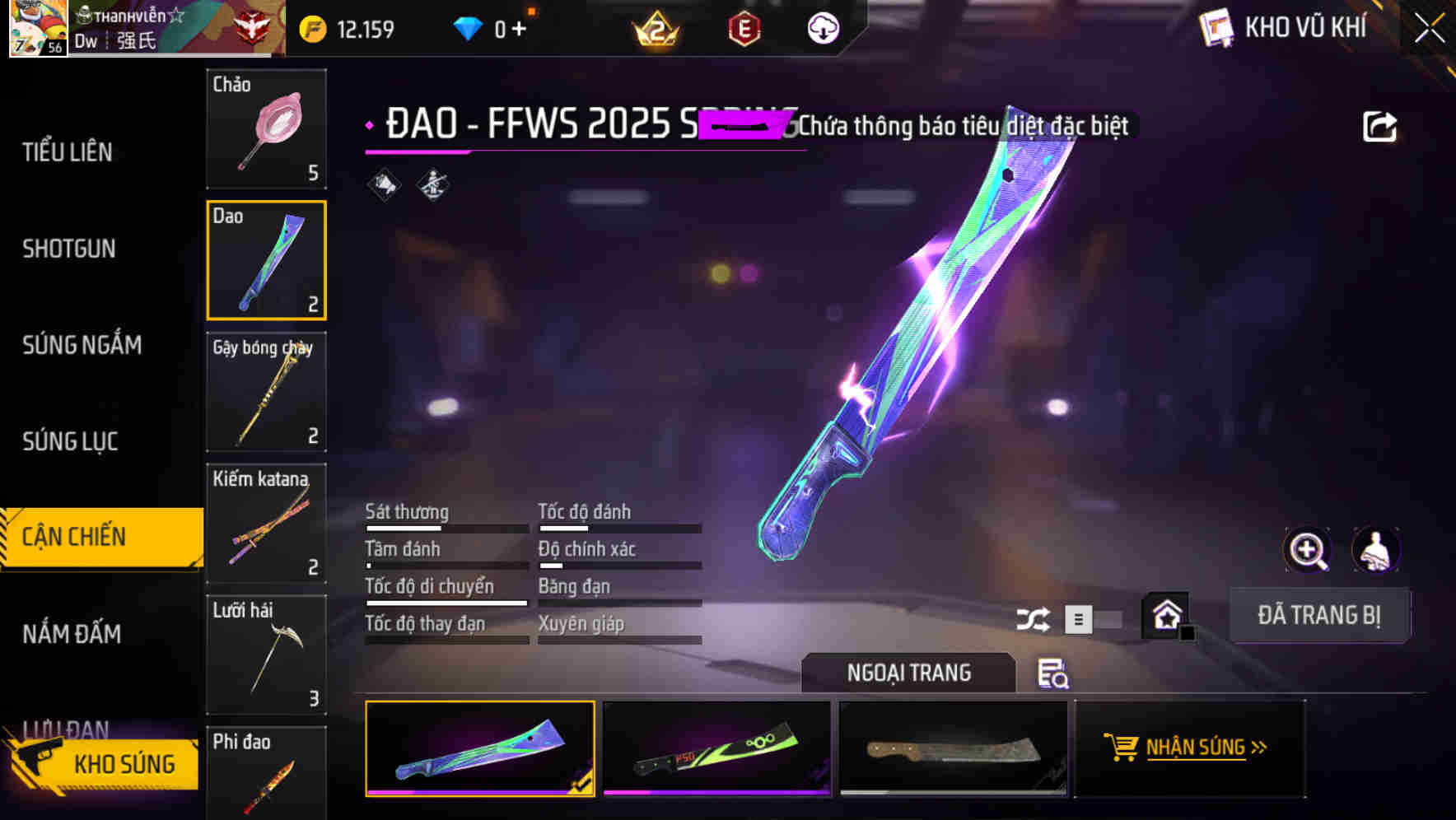This screenshot has width=1456, height=820.
Task: Expand the Kiếm katana weapon category
Action: [266, 524]
